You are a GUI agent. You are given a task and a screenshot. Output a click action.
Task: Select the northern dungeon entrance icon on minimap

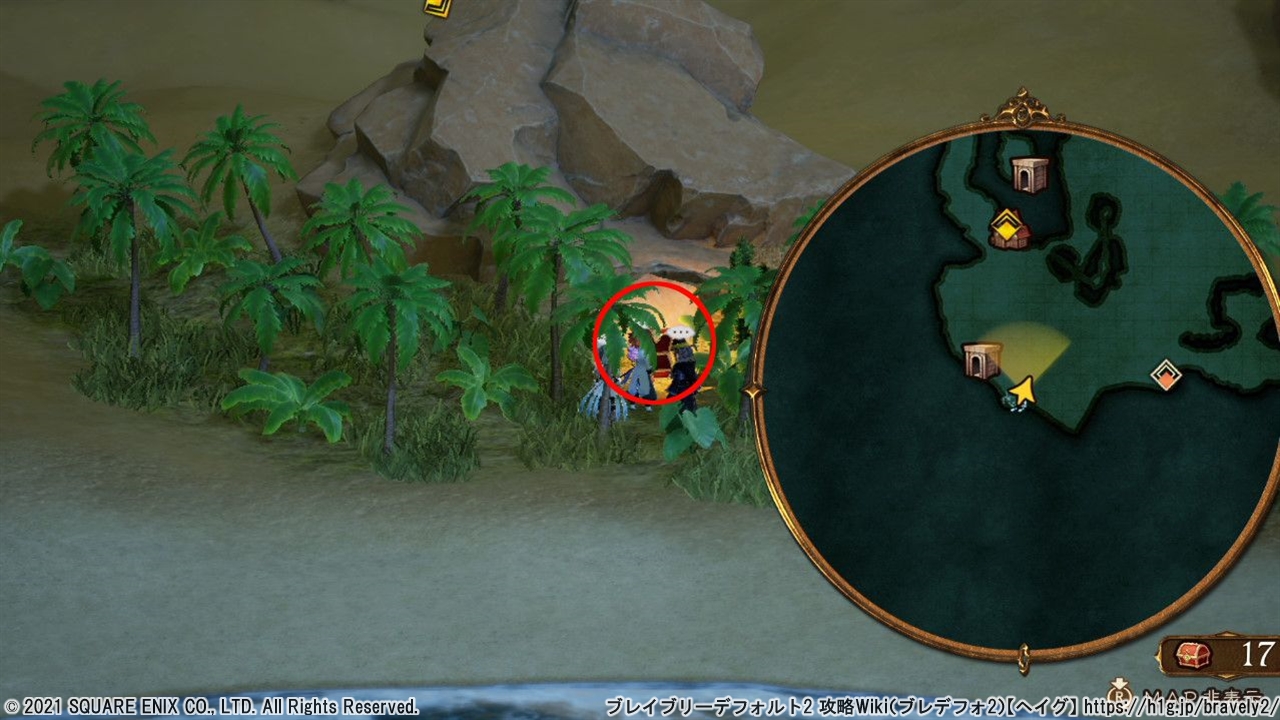click(1030, 174)
